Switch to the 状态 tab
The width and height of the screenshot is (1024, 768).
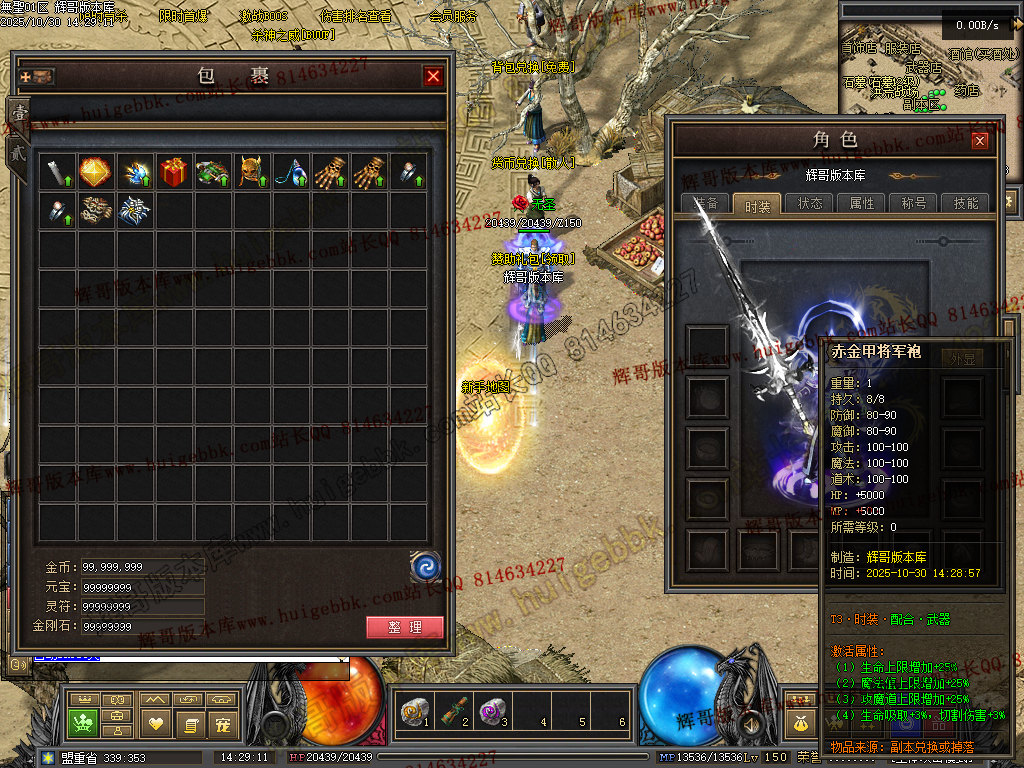[x=810, y=203]
